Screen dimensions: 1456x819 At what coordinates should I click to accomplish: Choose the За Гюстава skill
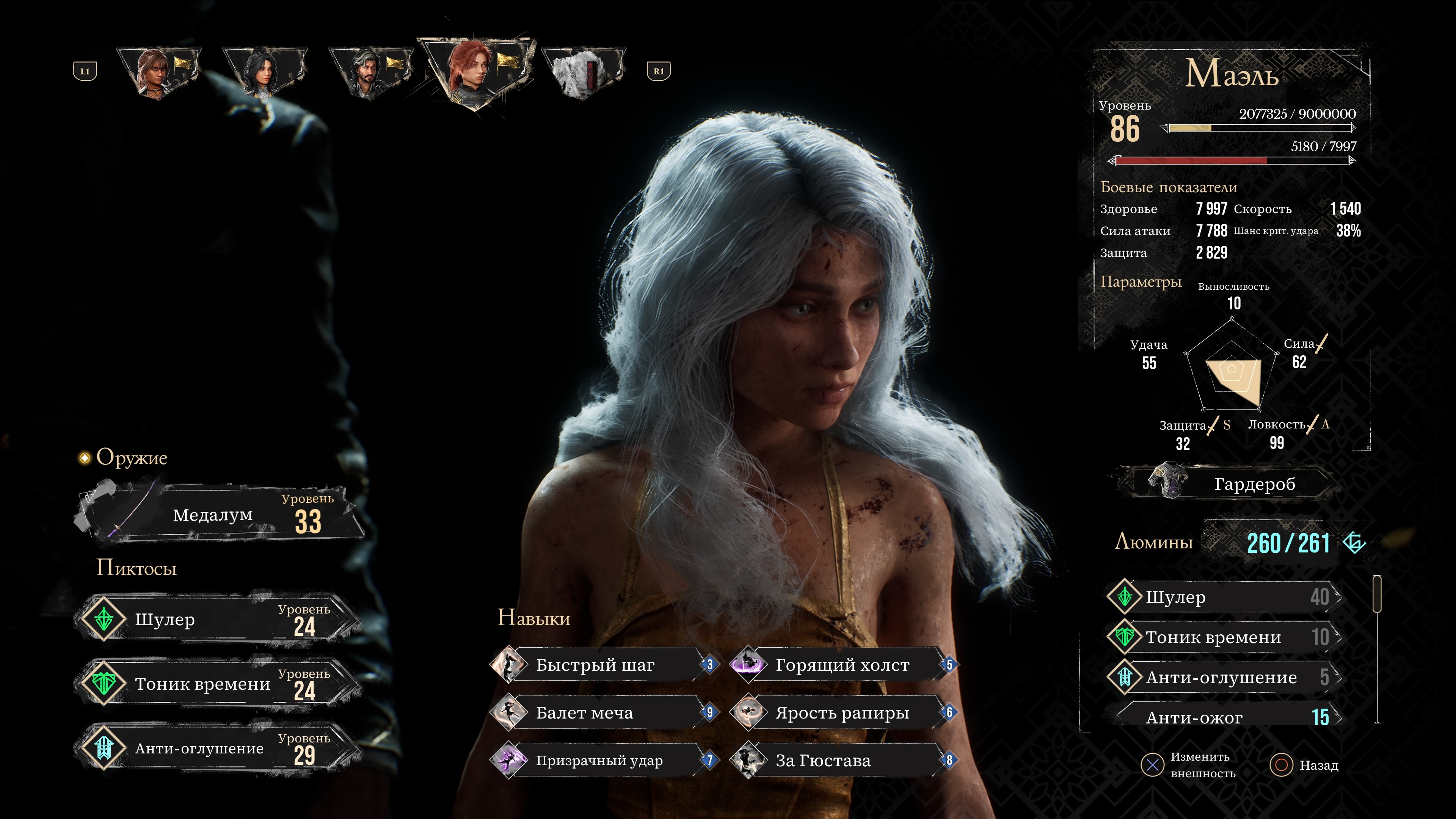point(842,761)
